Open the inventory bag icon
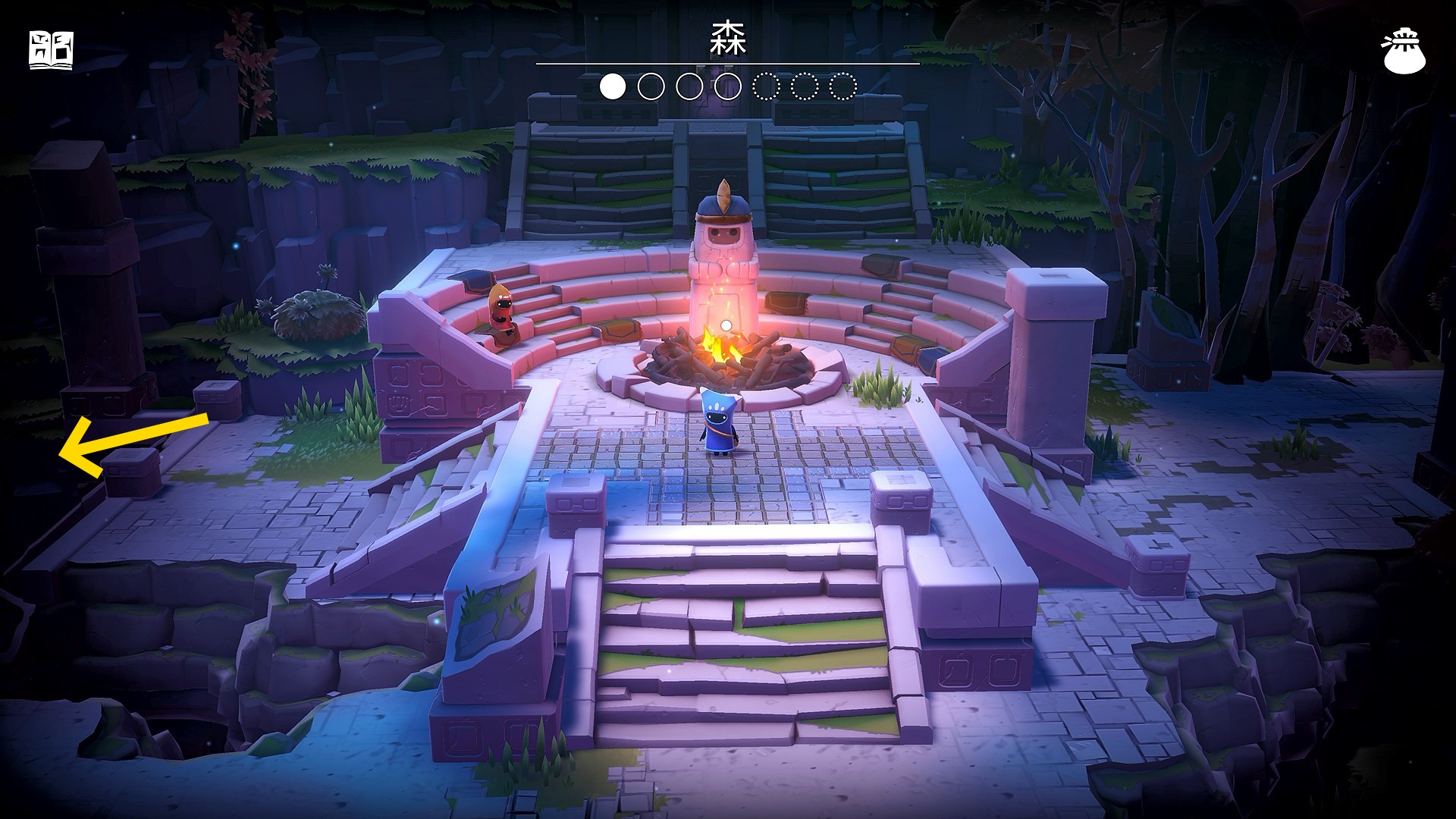Screen dimensions: 1456x819 click(1404, 52)
